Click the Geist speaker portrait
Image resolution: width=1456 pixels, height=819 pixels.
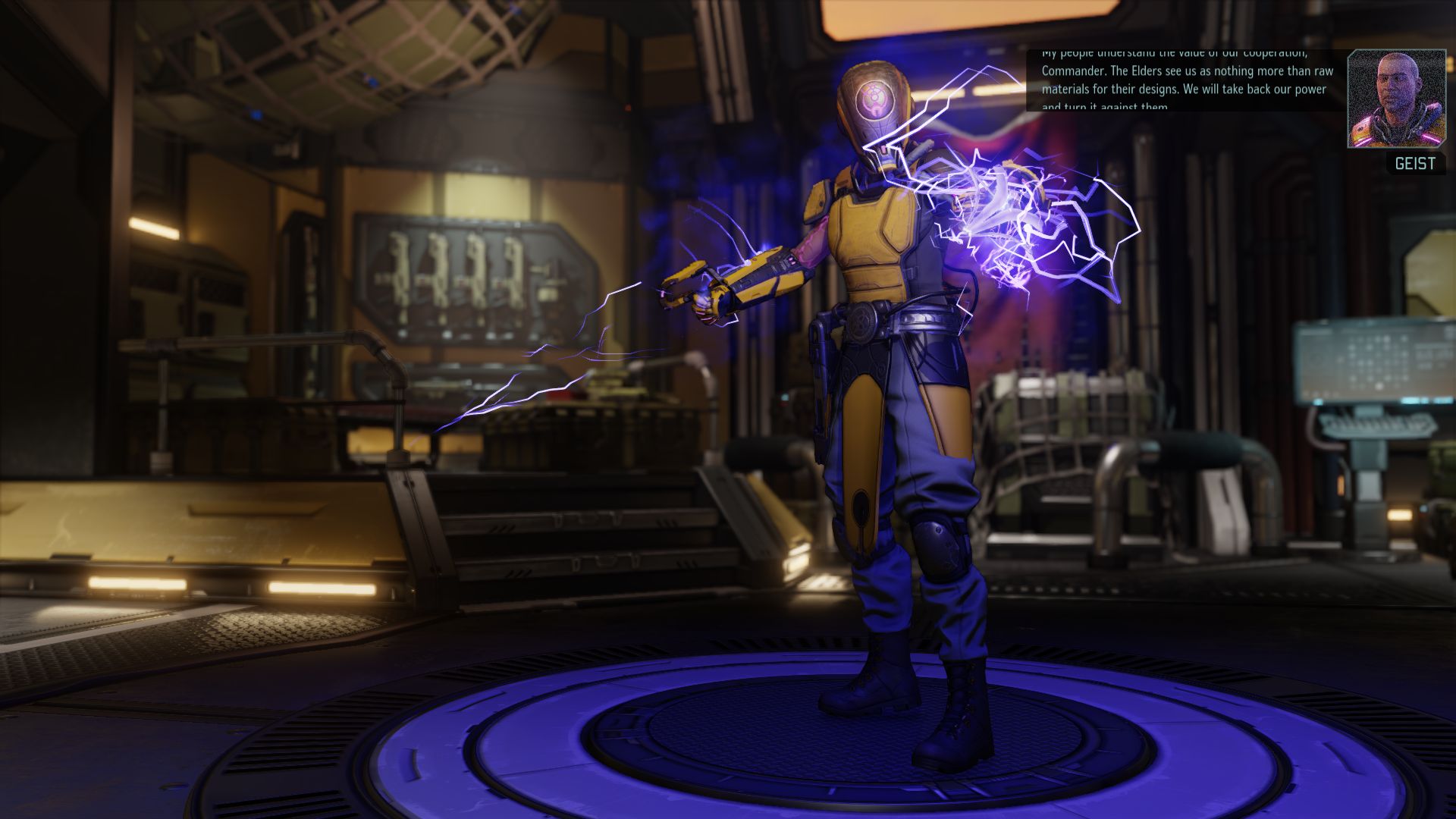tap(1396, 99)
